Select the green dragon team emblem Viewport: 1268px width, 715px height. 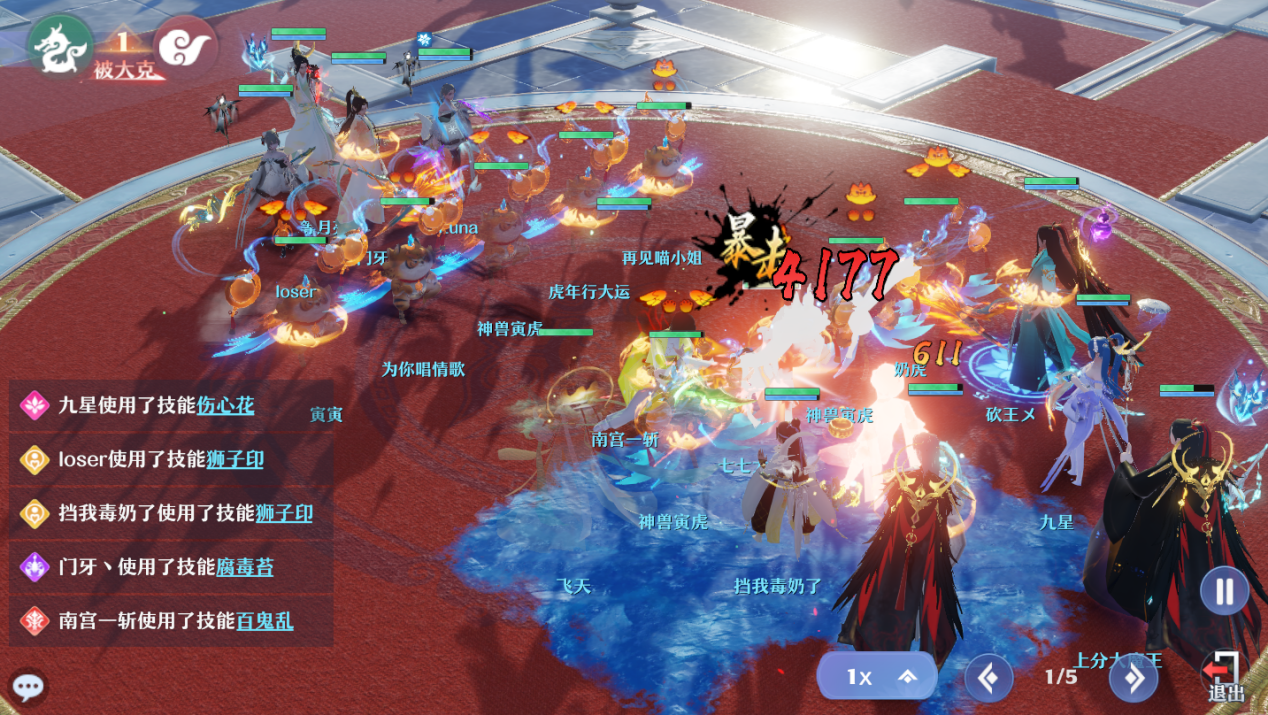click(60, 46)
